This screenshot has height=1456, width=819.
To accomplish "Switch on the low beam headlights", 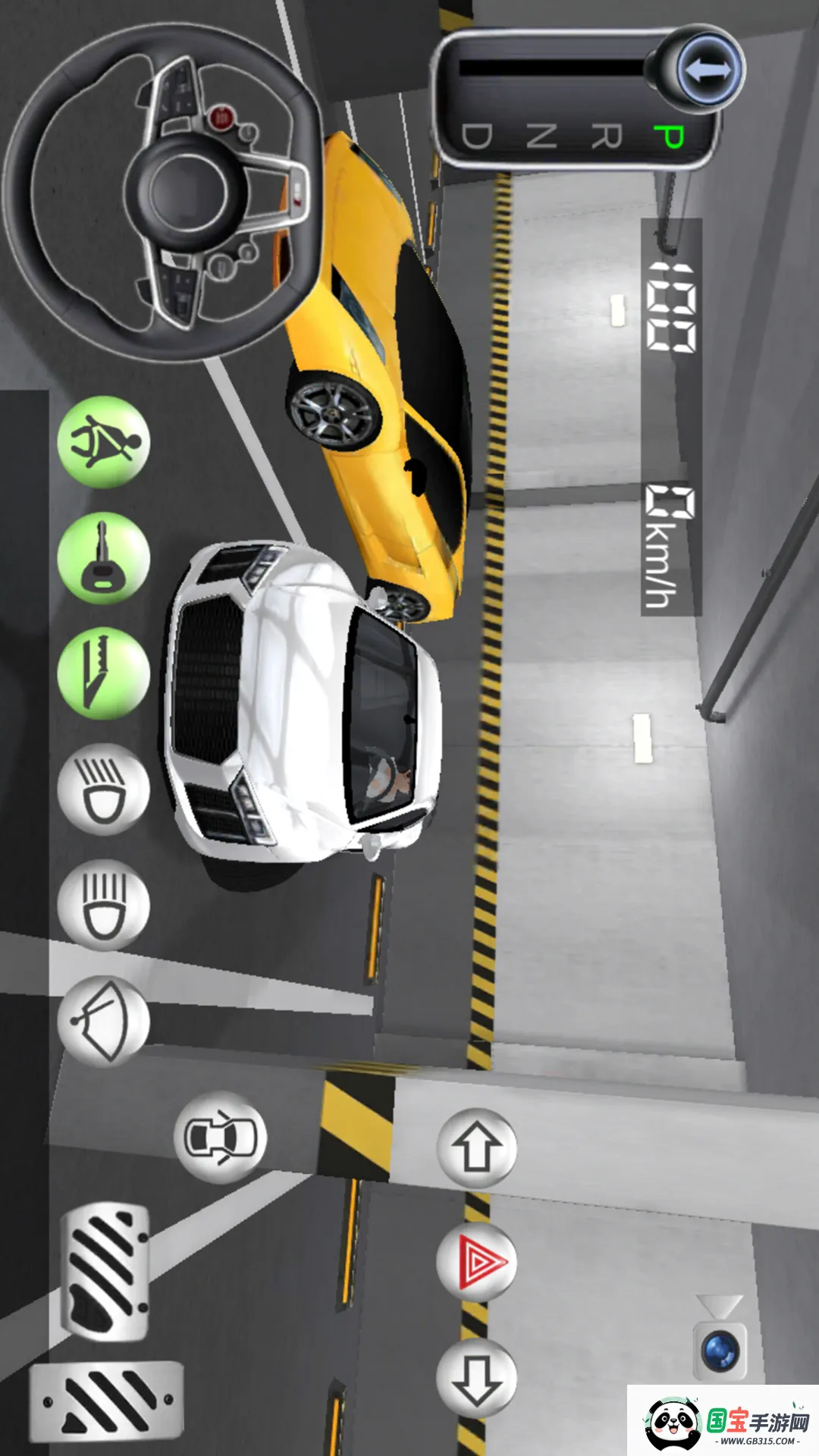I will (104, 789).
